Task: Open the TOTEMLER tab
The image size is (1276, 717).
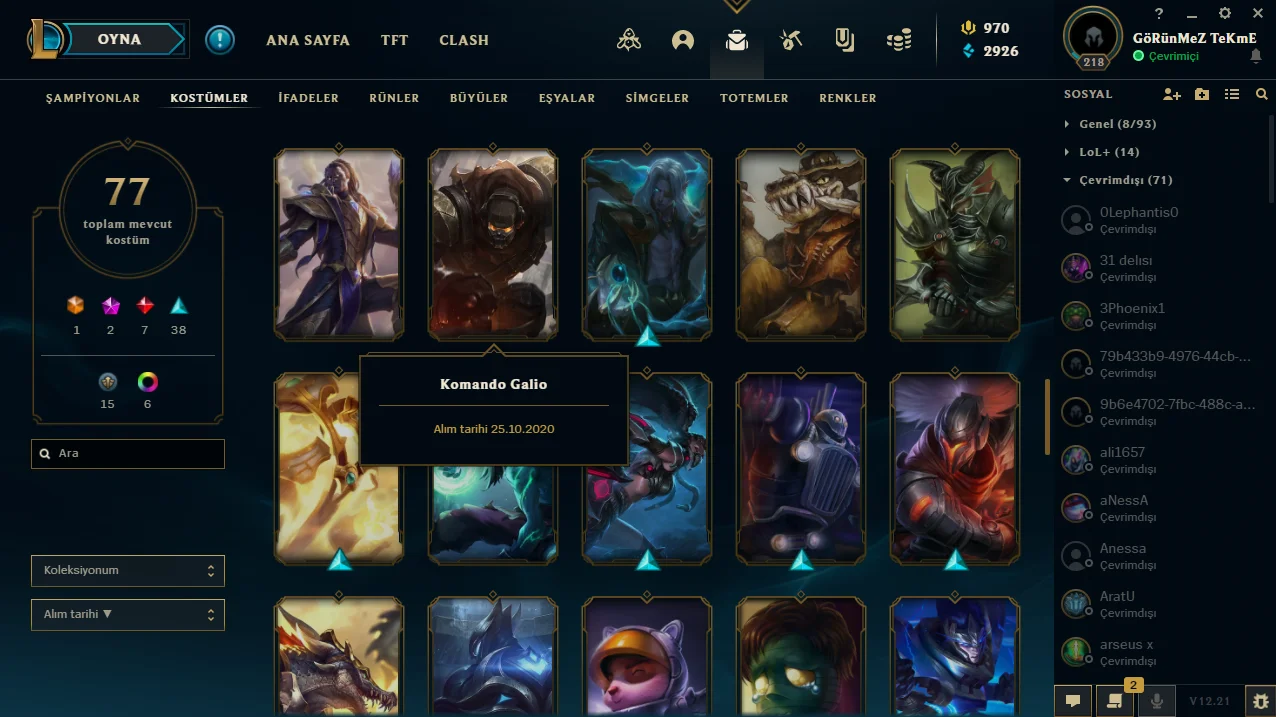Action: [x=754, y=98]
